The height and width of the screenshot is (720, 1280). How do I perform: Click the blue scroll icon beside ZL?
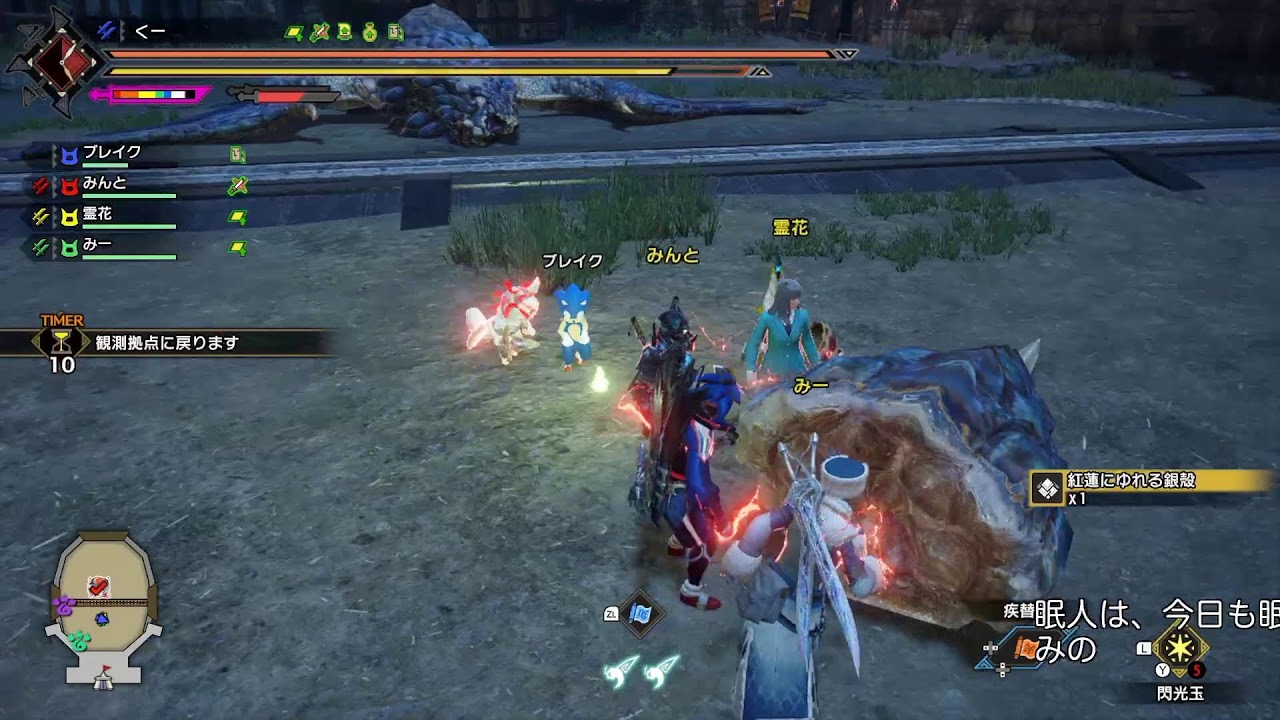[x=641, y=614]
